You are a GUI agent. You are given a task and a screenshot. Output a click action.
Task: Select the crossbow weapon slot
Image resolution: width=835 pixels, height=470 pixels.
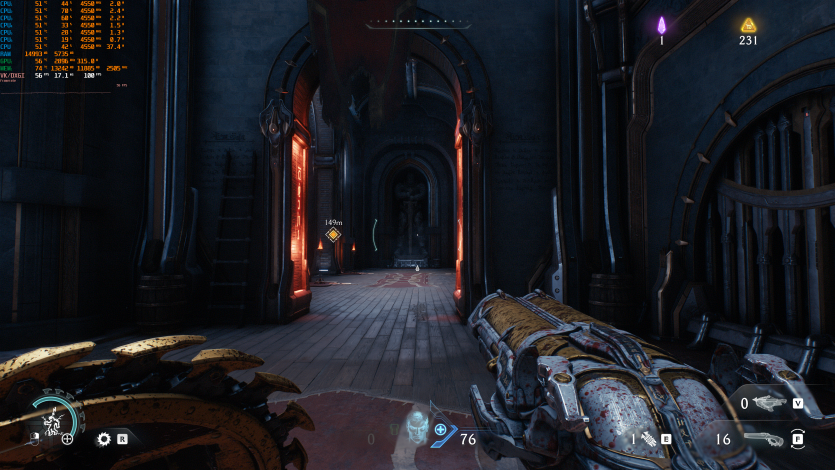click(768, 403)
